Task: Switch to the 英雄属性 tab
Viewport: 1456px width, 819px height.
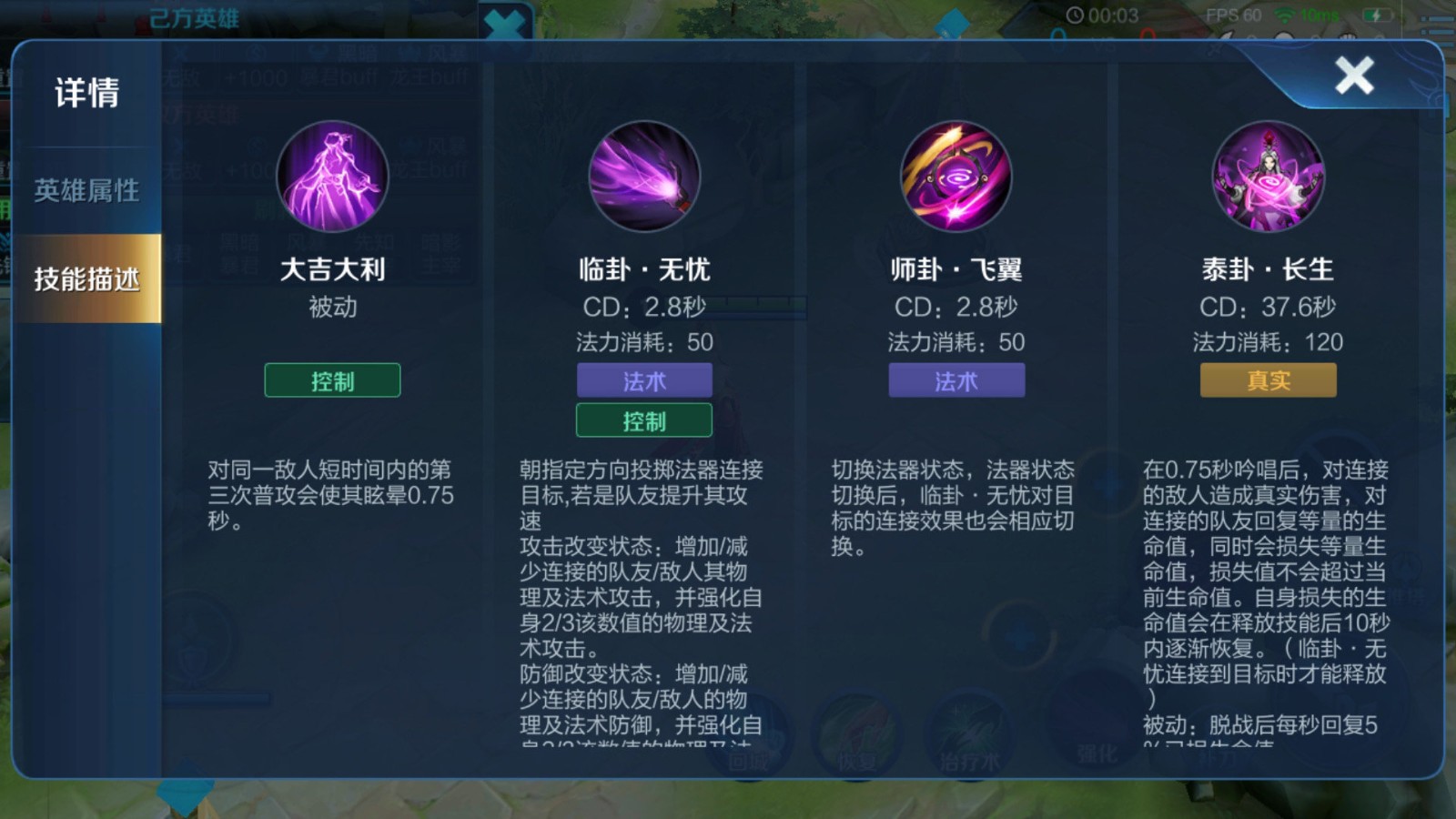Action: pyautogui.click(x=87, y=190)
